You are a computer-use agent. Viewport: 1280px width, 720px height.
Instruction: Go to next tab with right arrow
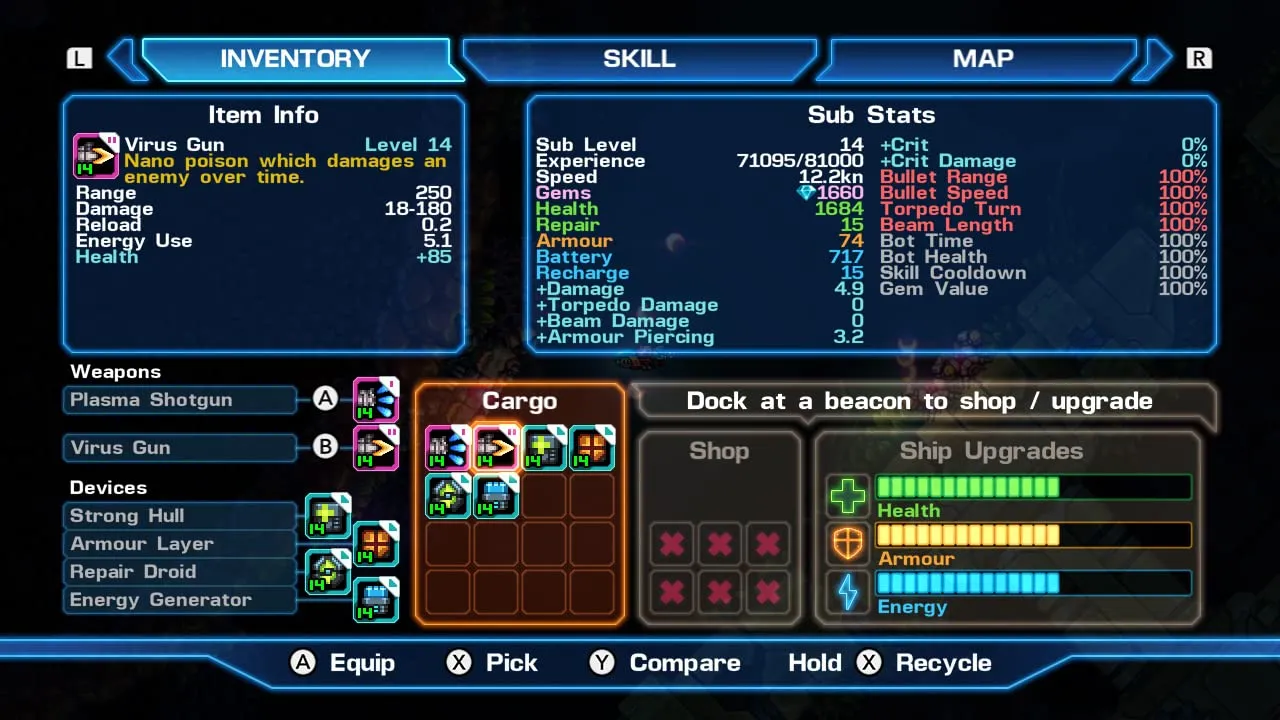point(1156,59)
